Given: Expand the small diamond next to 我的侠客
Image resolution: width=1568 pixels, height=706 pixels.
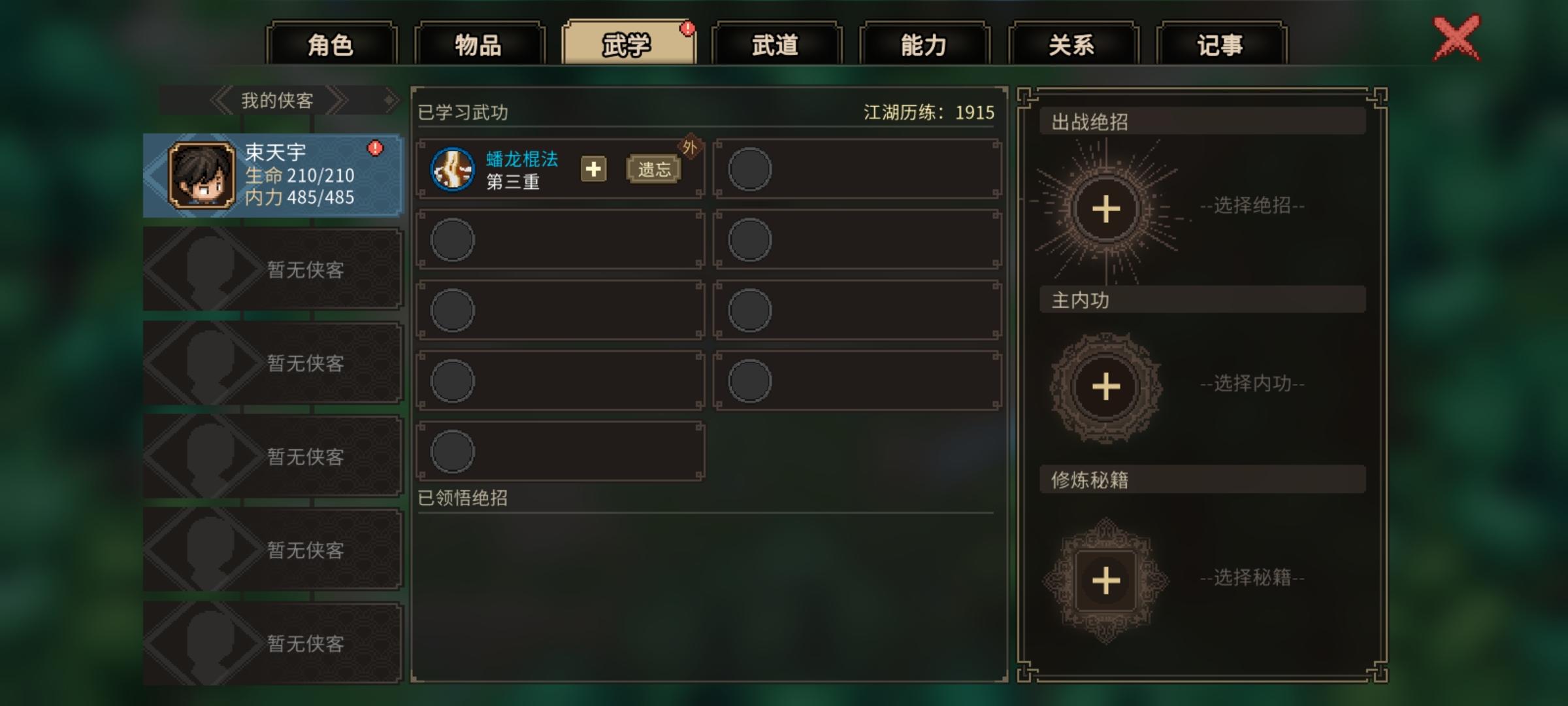Looking at the screenshot, I should tap(391, 100).
